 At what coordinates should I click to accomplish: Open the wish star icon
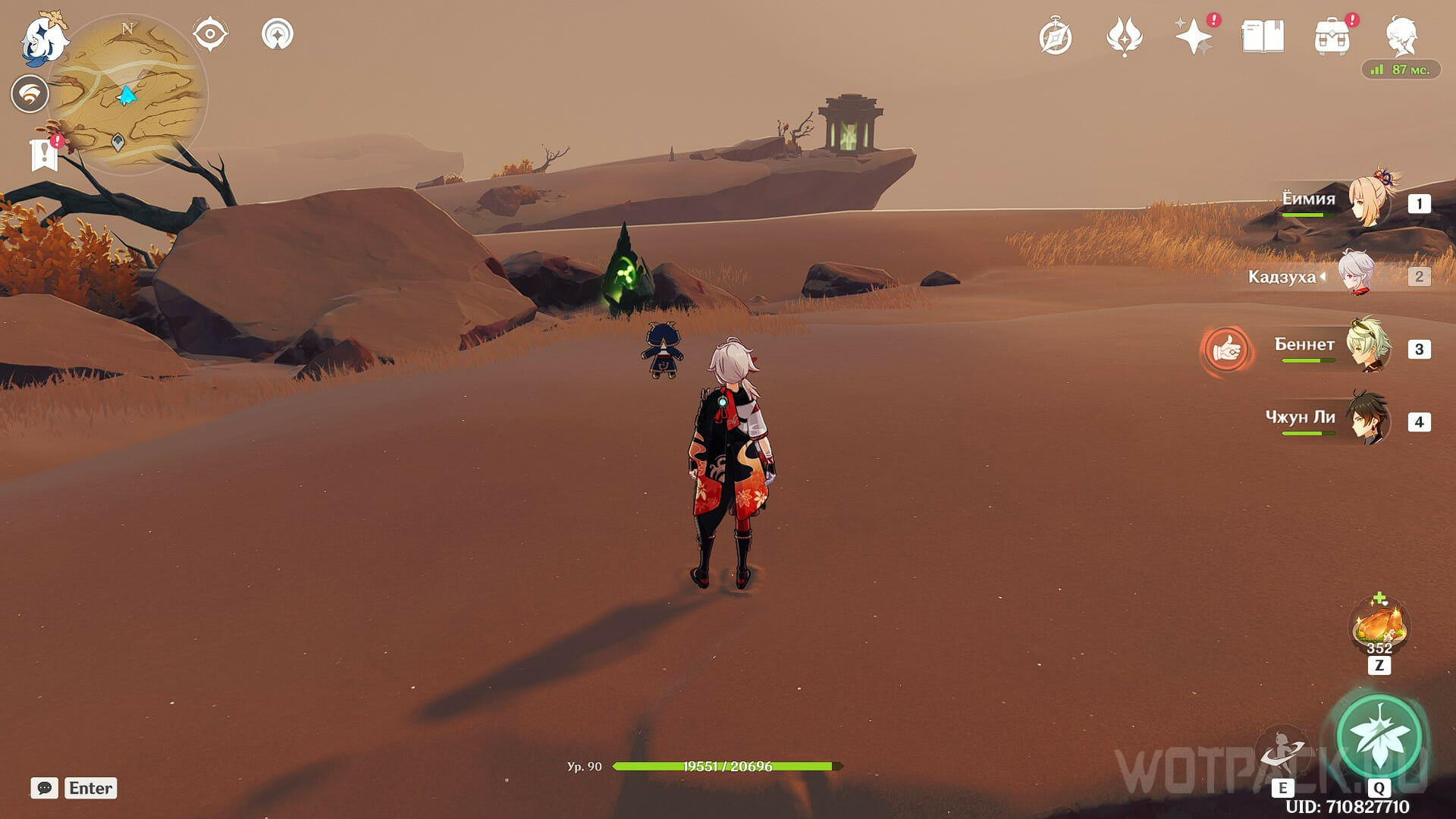1193,36
